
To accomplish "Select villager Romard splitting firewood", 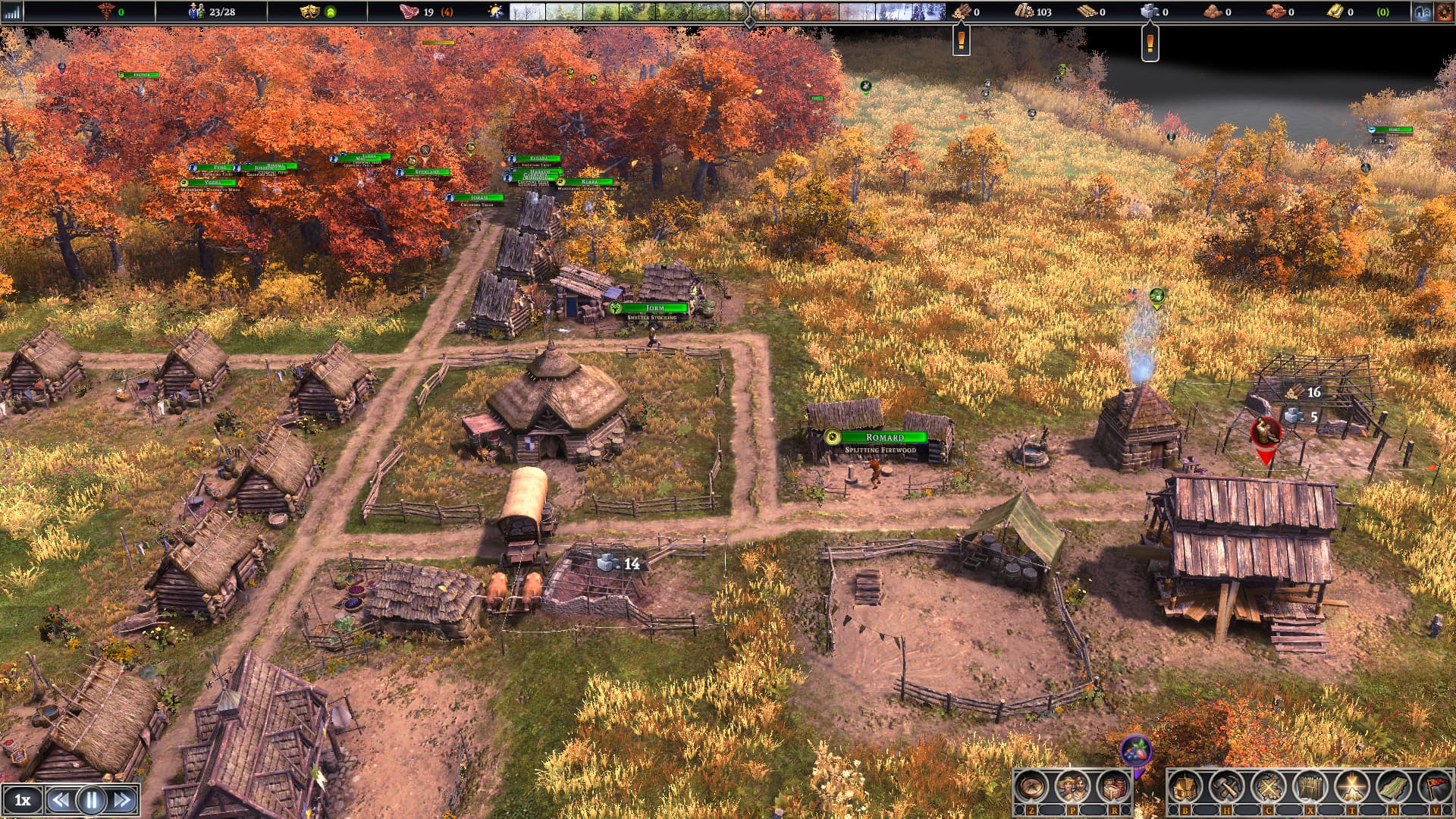I will pyautogui.click(x=883, y=438).
